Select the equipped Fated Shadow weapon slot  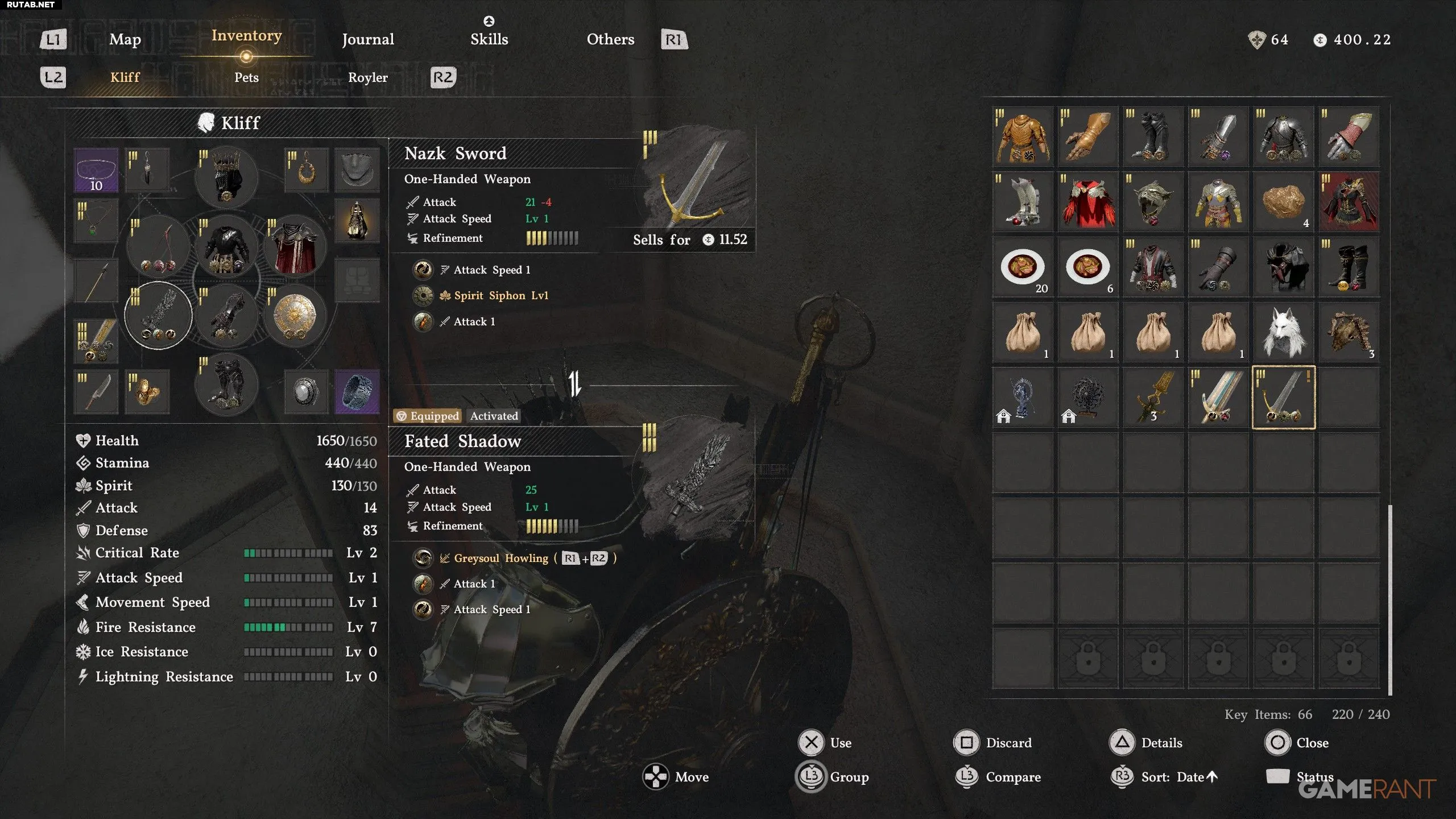[x=158, y=315]
